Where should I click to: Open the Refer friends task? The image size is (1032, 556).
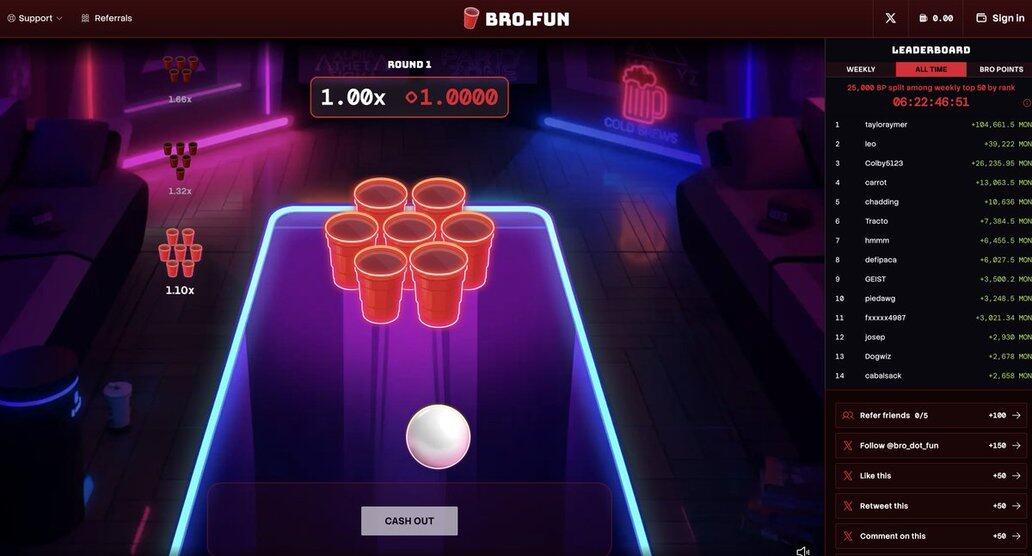click(930, 415)
